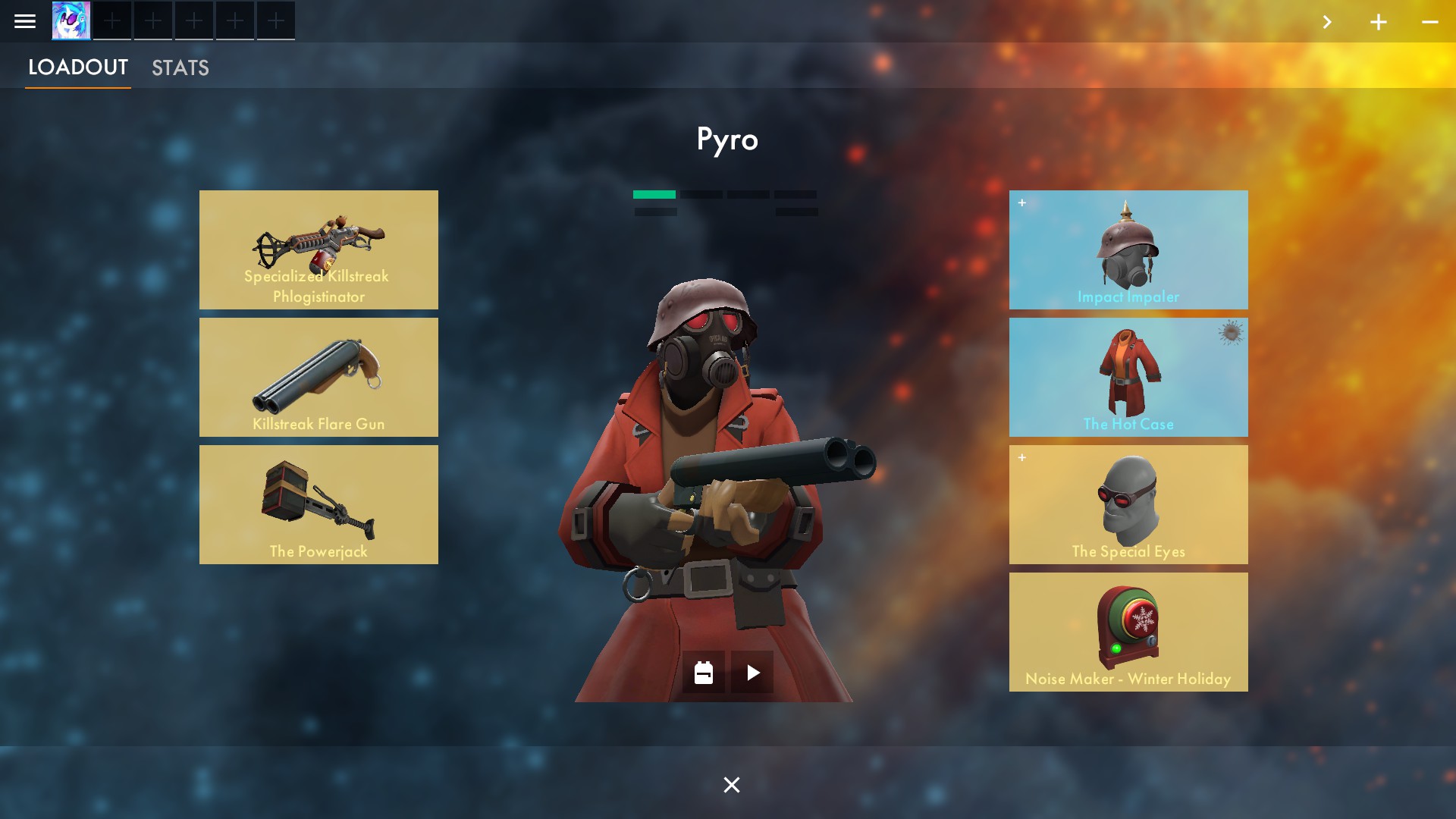Click the green health bar segment above the Pyro
Image resolution: width=1456 pixels, height=819 pixels.
tap(653, 195)
